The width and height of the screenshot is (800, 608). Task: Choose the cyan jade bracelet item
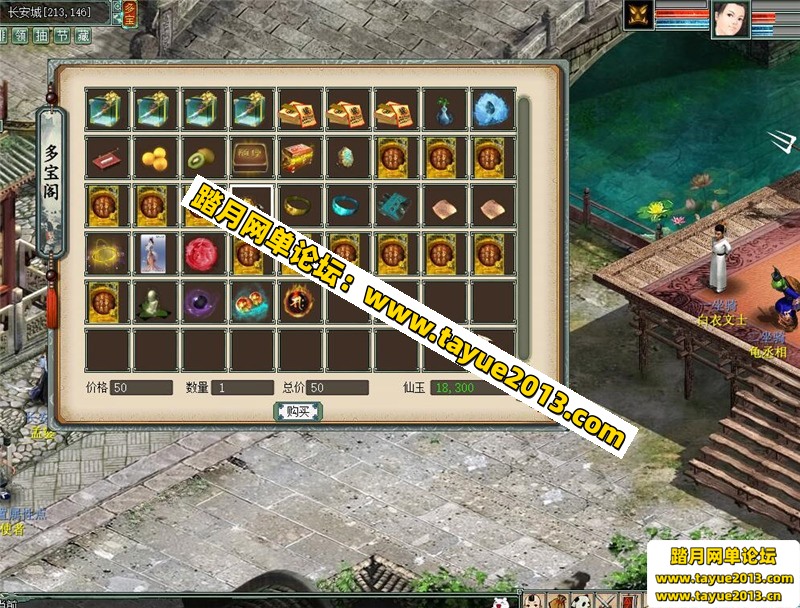click(x=345, y=206)
